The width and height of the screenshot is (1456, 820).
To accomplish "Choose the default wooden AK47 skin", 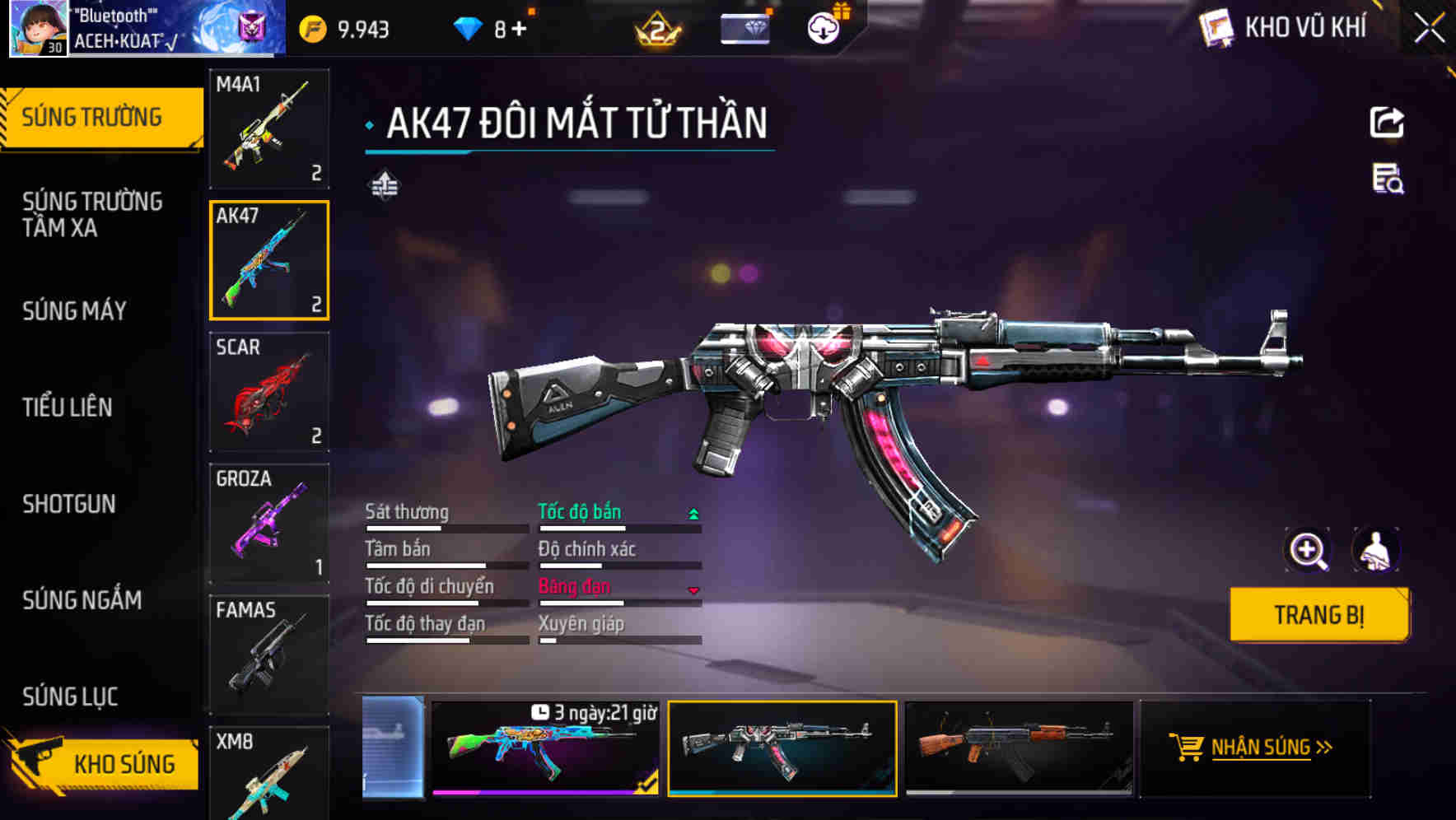I will click(1019, 748).
